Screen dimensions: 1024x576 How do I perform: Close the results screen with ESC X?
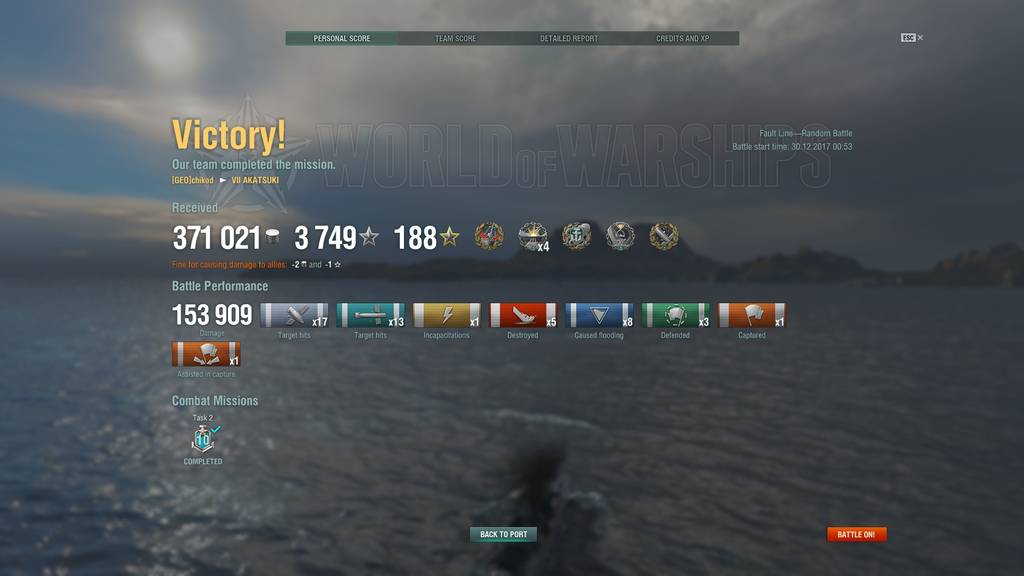pyautogui.click(x=912, y=38)
